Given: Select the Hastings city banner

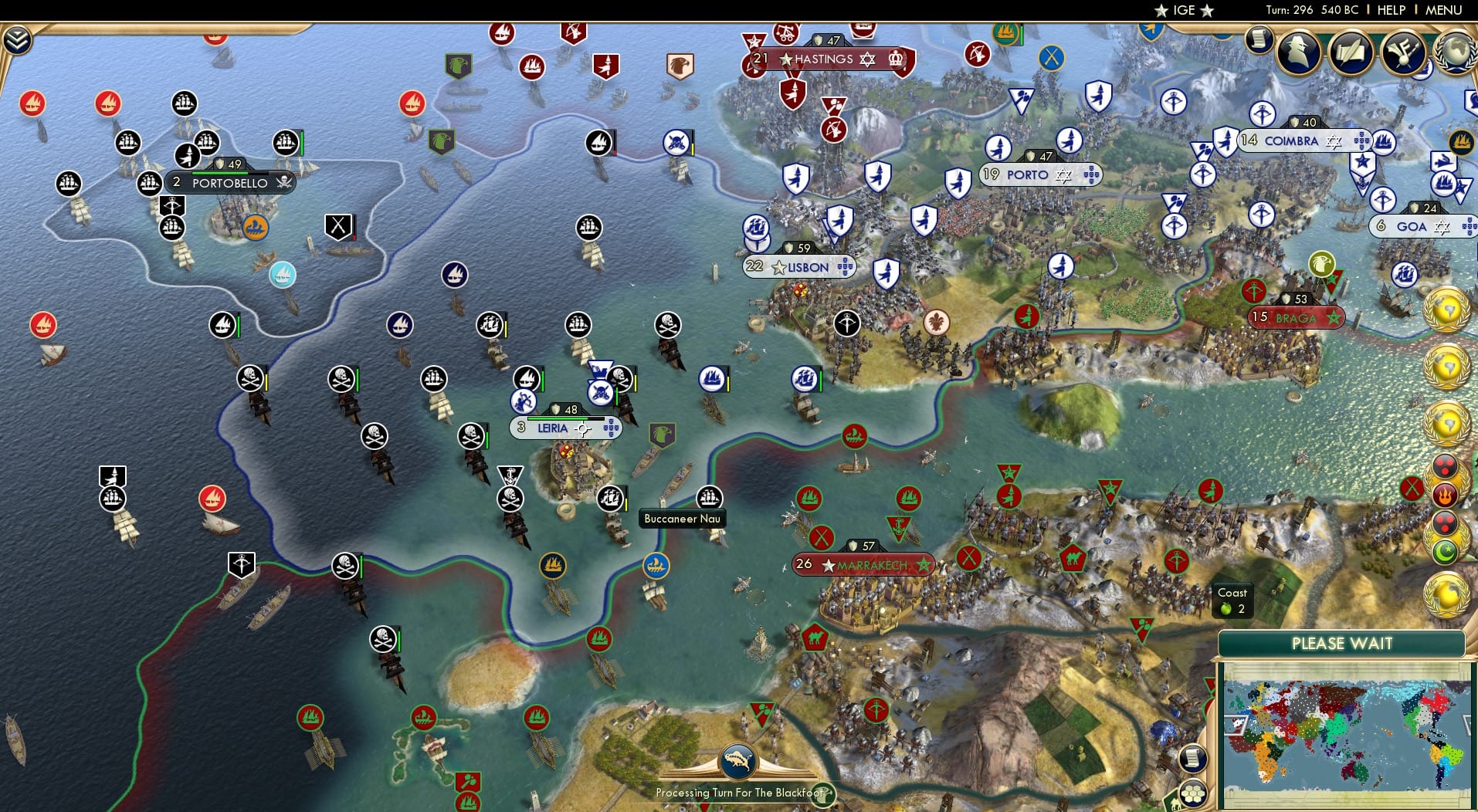Looking at the screenshot, I should pos(820,59).
